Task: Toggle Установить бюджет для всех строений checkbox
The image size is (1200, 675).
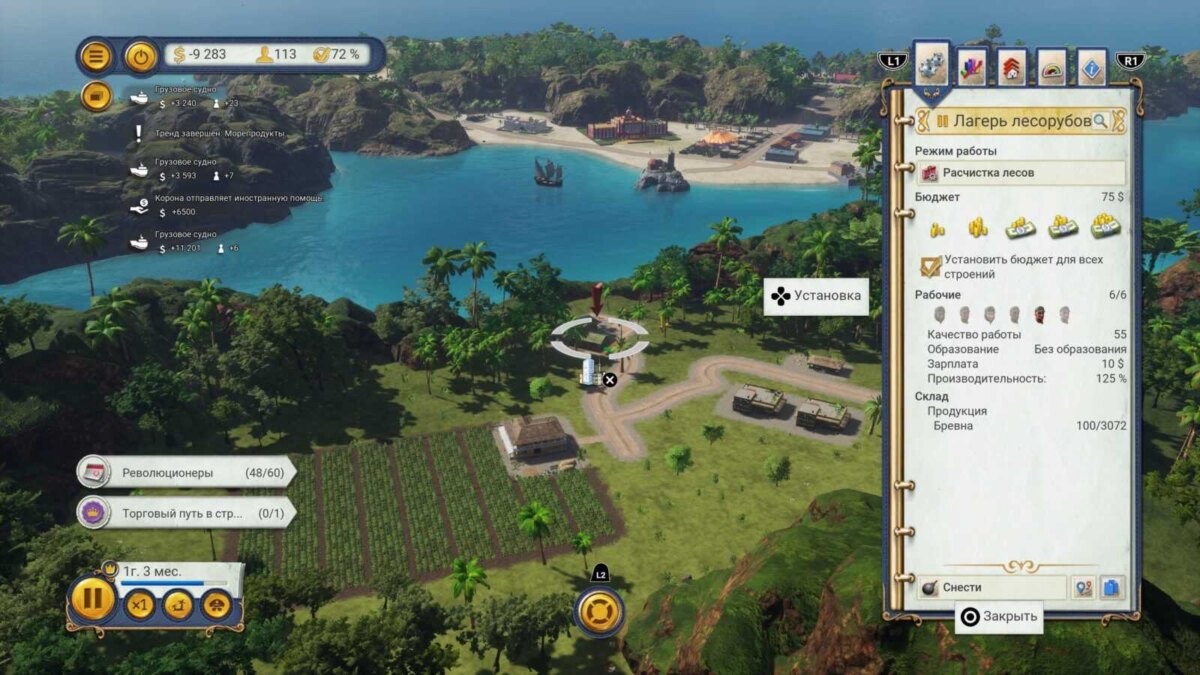Action: [931, 266]
